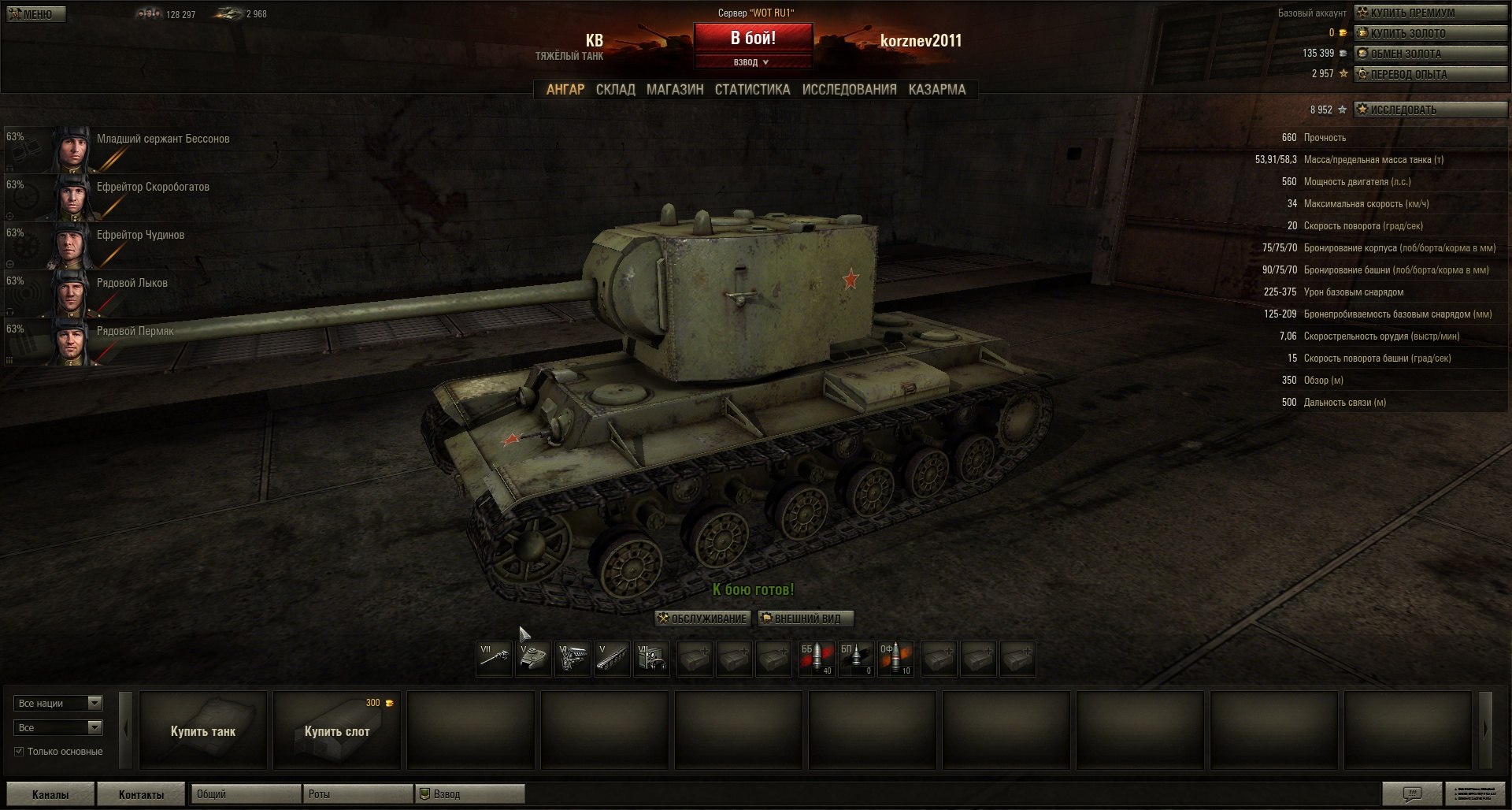Click ПЕРЕВОД ОПЫТА button
Image resolution: width=1512 pixels, height=810 pixels.
tap(1429, 74)
